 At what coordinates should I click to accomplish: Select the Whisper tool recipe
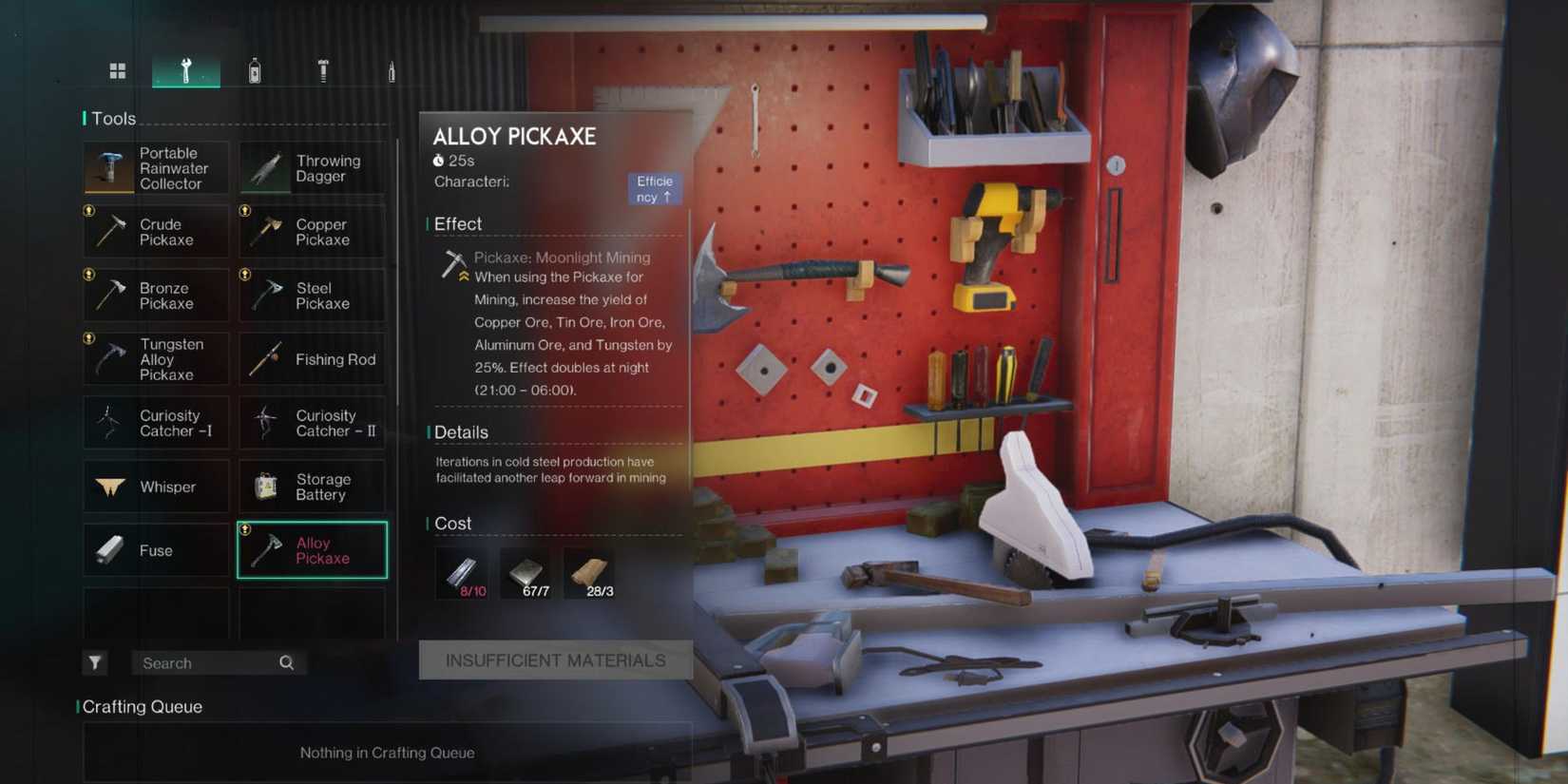tap(156, 487)
